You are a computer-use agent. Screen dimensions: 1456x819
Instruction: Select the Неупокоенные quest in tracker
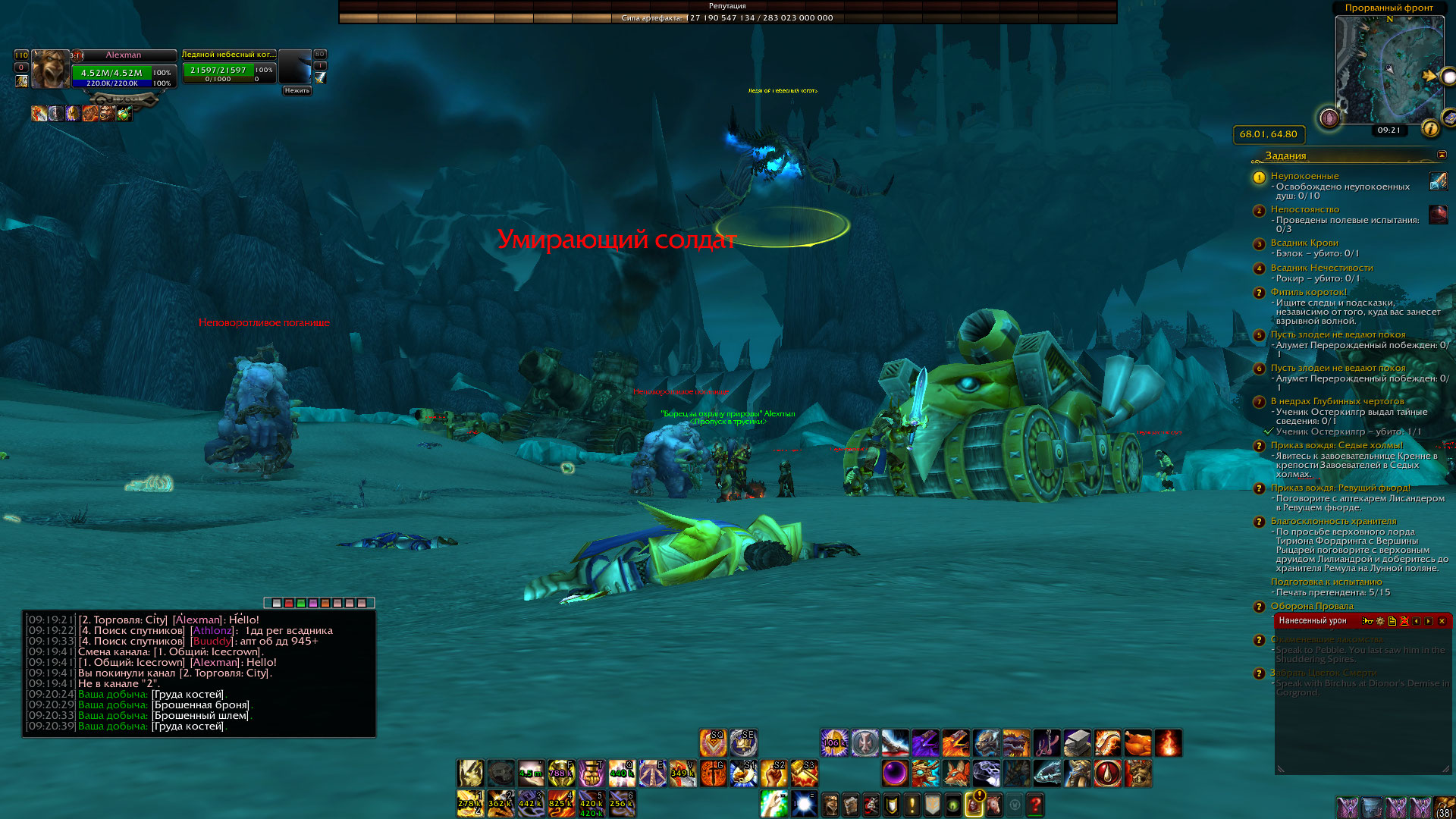[1304, 176]
